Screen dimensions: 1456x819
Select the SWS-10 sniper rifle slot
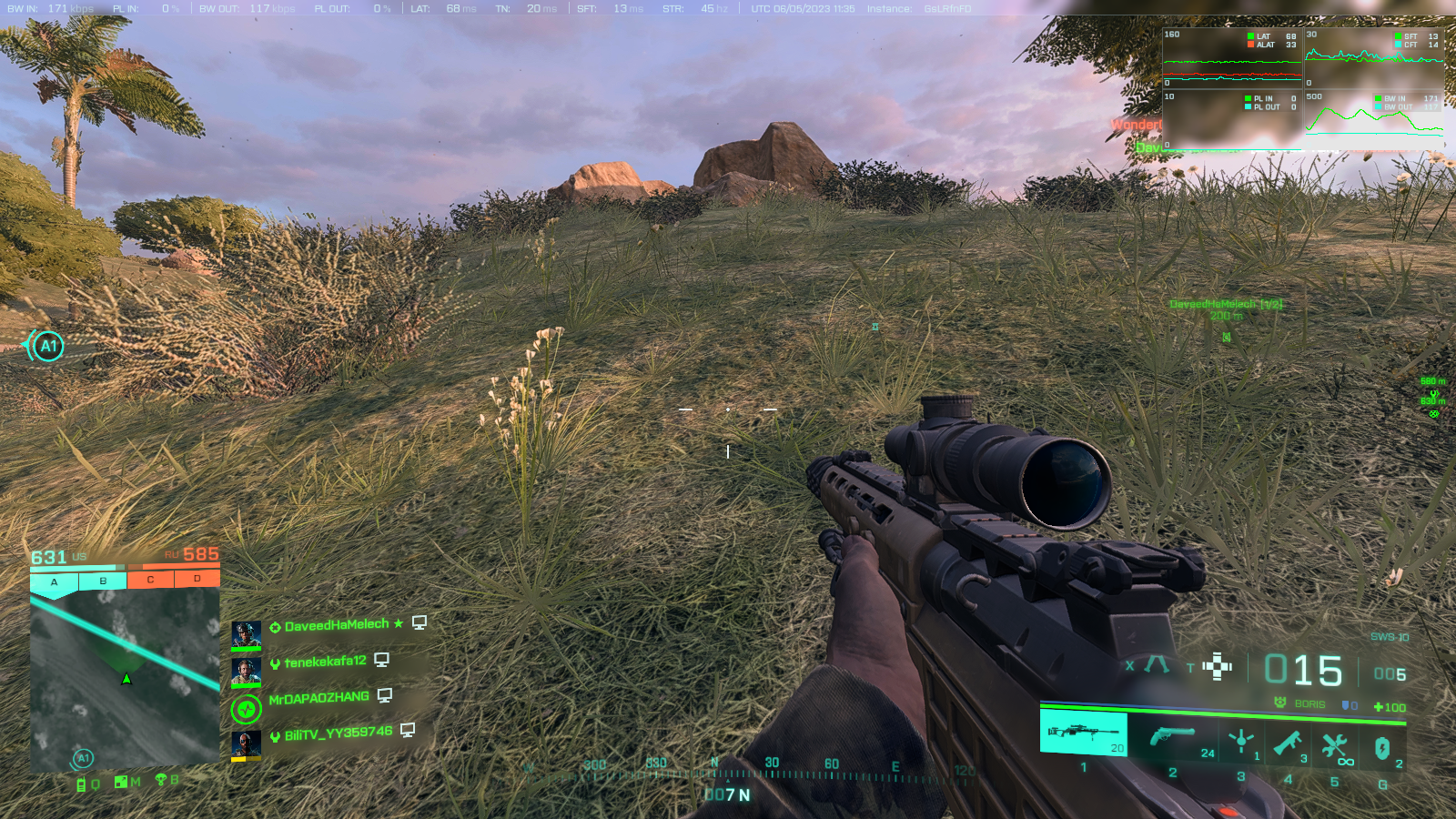pyautogui.click(x=1083, y=733)
